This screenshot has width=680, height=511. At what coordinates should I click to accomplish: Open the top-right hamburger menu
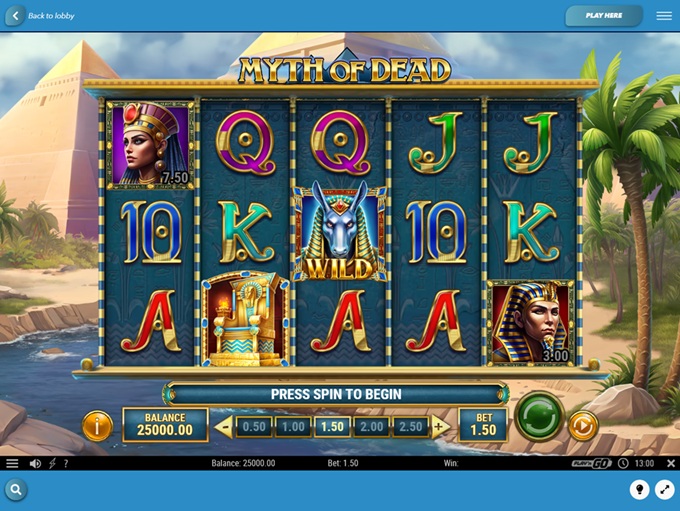point(664,16)
